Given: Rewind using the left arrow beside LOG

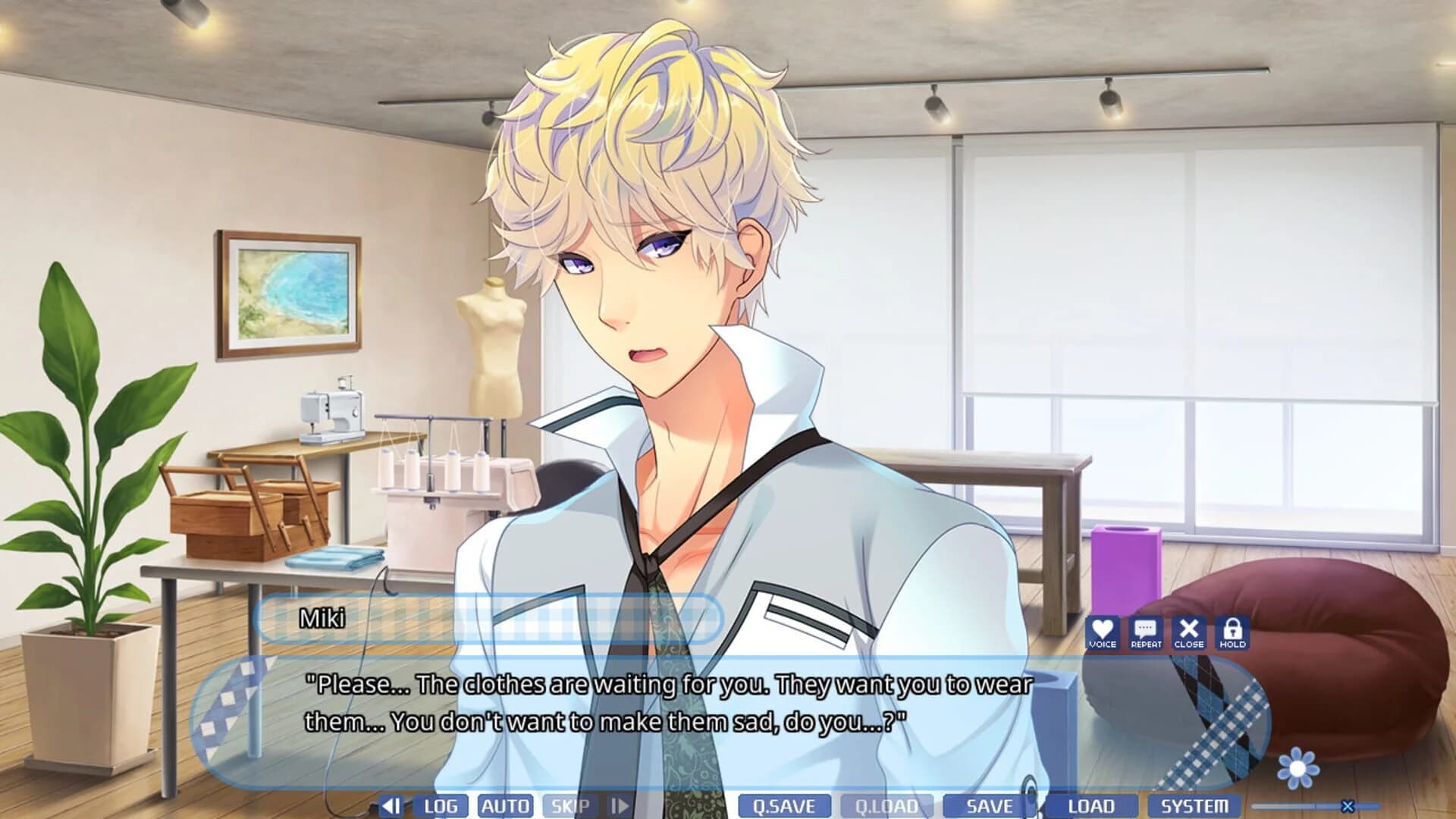Looking at the screenshot, I should point(389,806).
